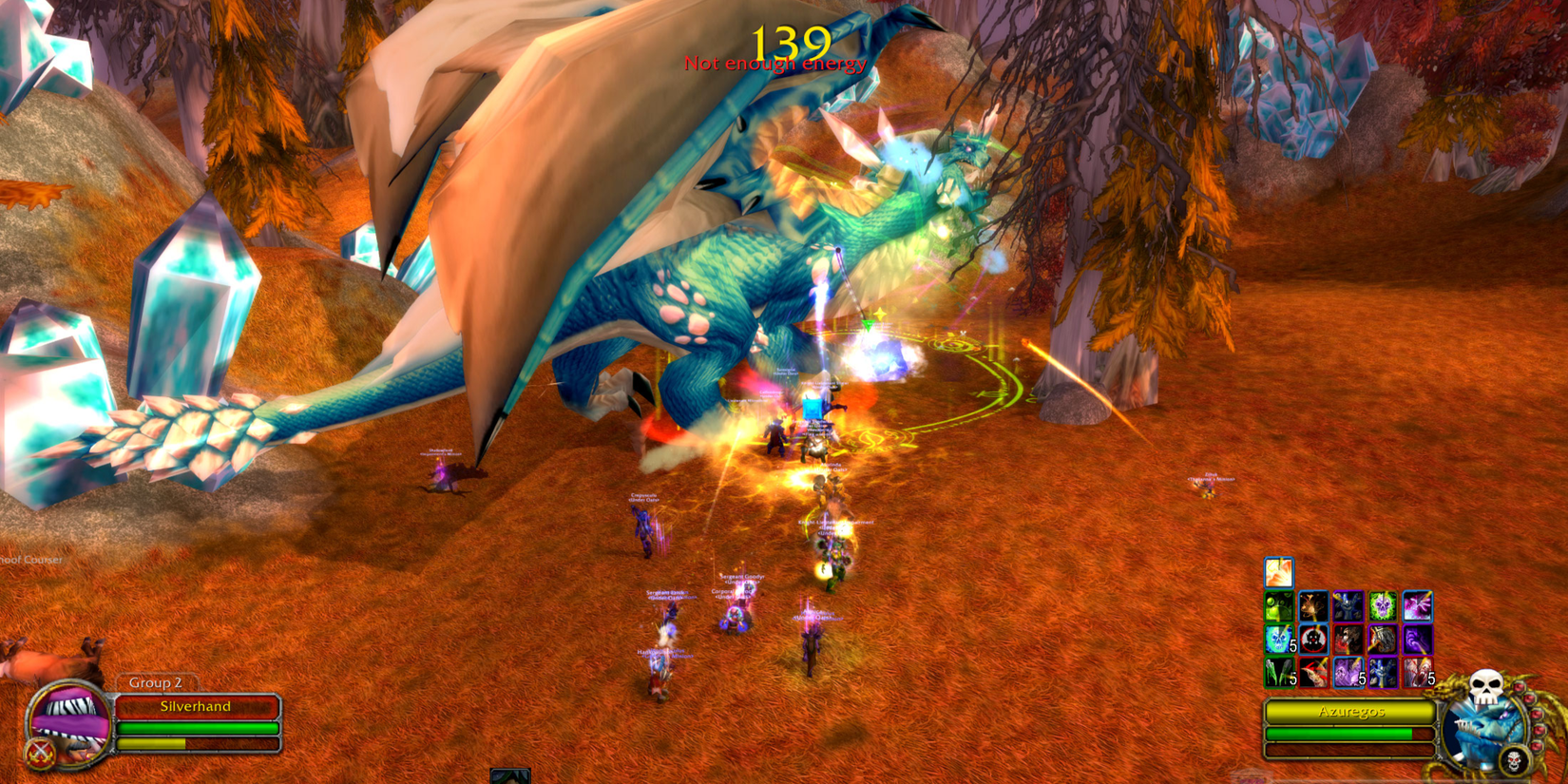Click the skull level badge on Azuregos's frame
Image resolution: width=1568 pixels, height=784 pixels.
click(x=1514, y=760)
